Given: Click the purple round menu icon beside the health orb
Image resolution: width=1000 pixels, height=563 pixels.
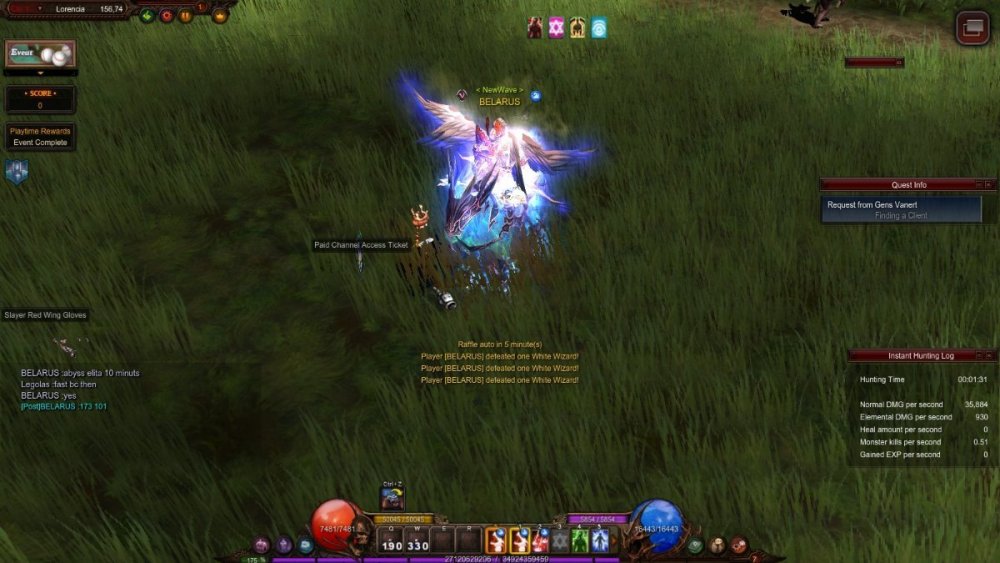Looking at the screenshot, I should tap(263, 545).
